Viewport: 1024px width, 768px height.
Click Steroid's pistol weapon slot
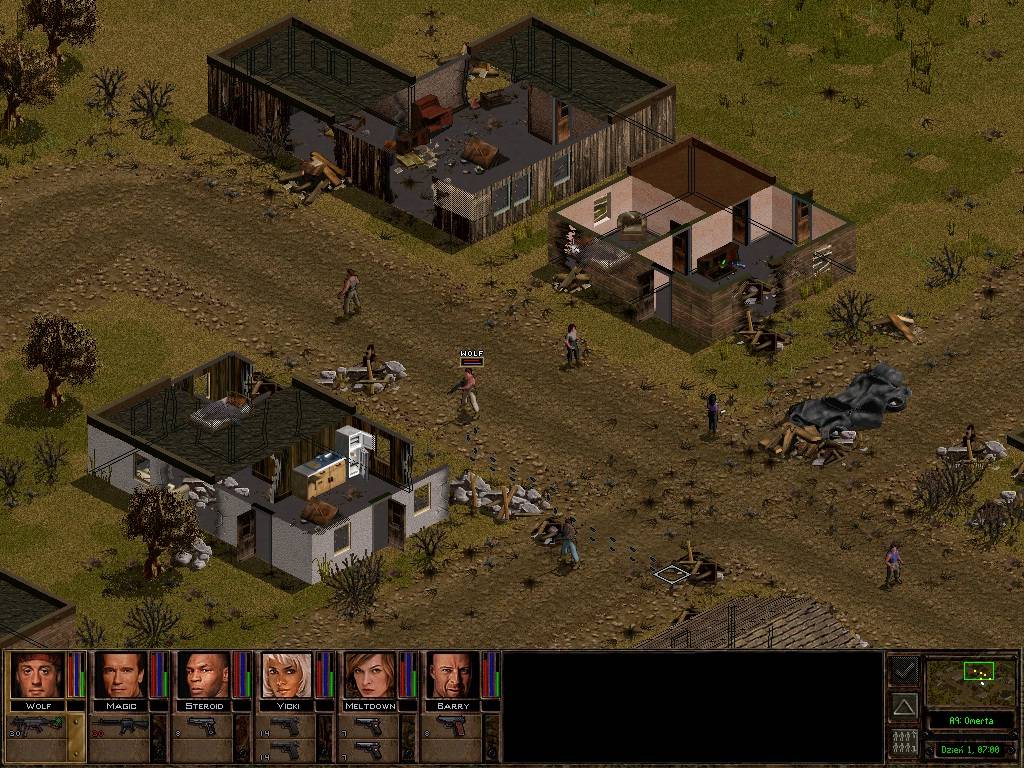pos(202,725)
